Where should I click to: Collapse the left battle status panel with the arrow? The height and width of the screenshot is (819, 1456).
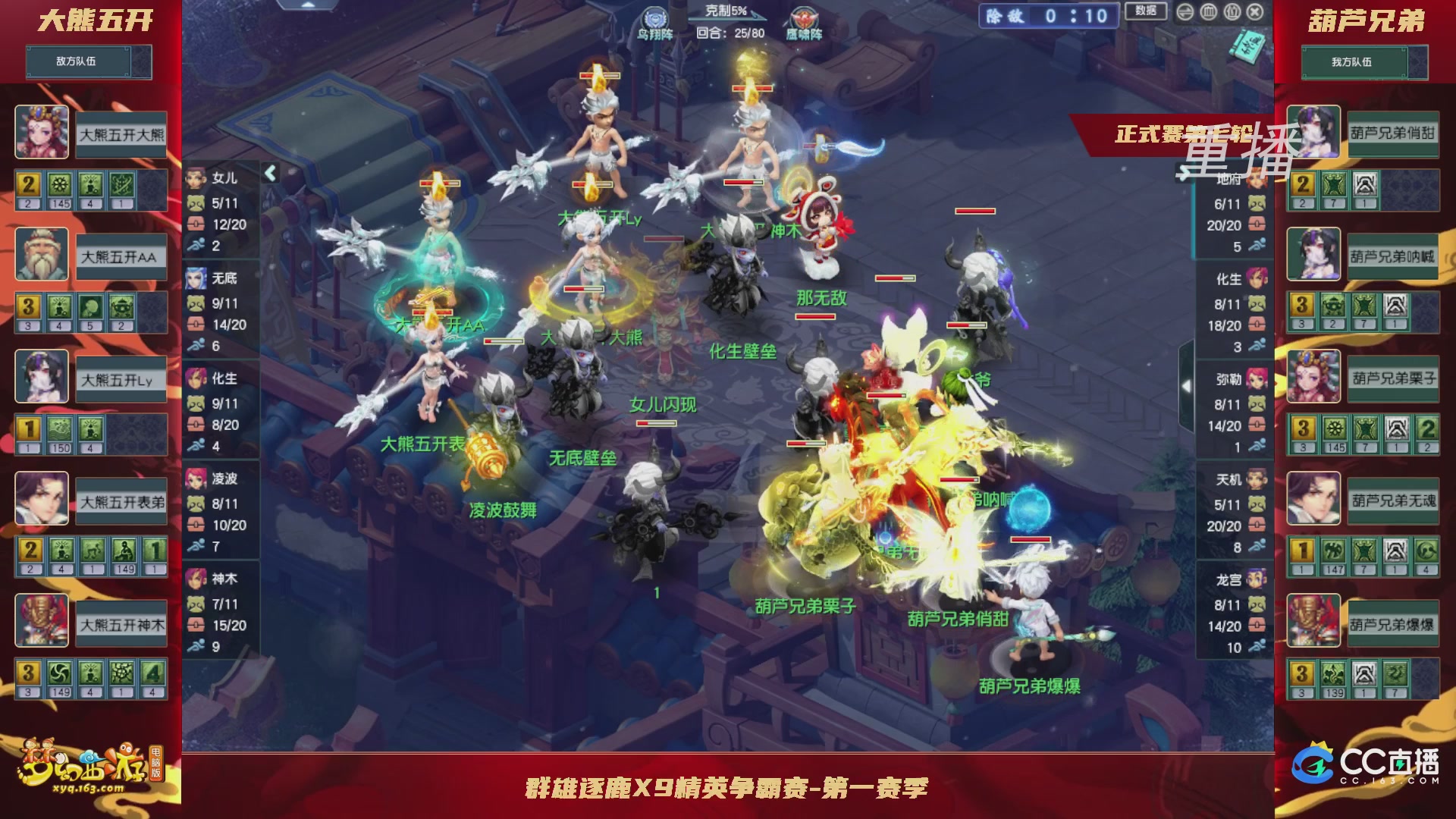pyautogui.click(x=269, y=173)
